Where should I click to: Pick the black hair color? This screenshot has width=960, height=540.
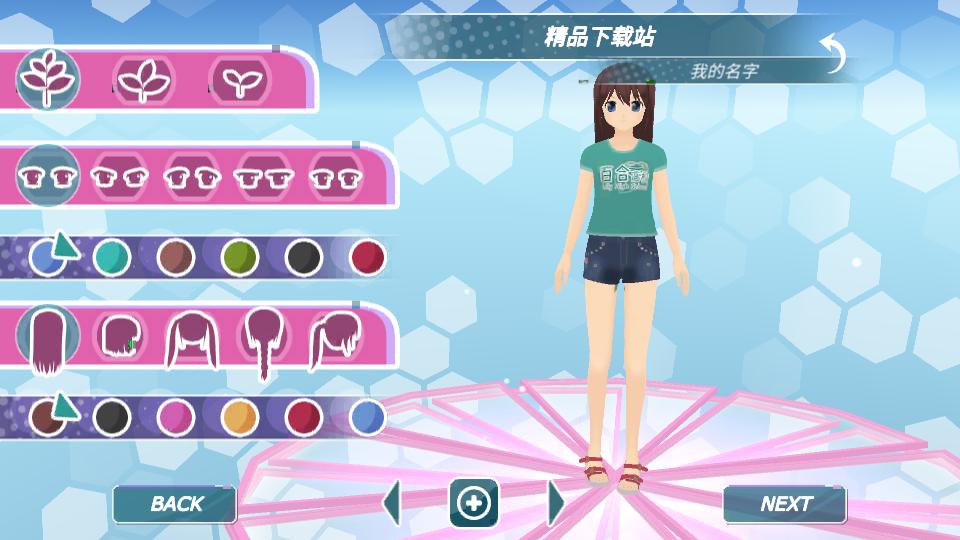[x=112, y=417]
